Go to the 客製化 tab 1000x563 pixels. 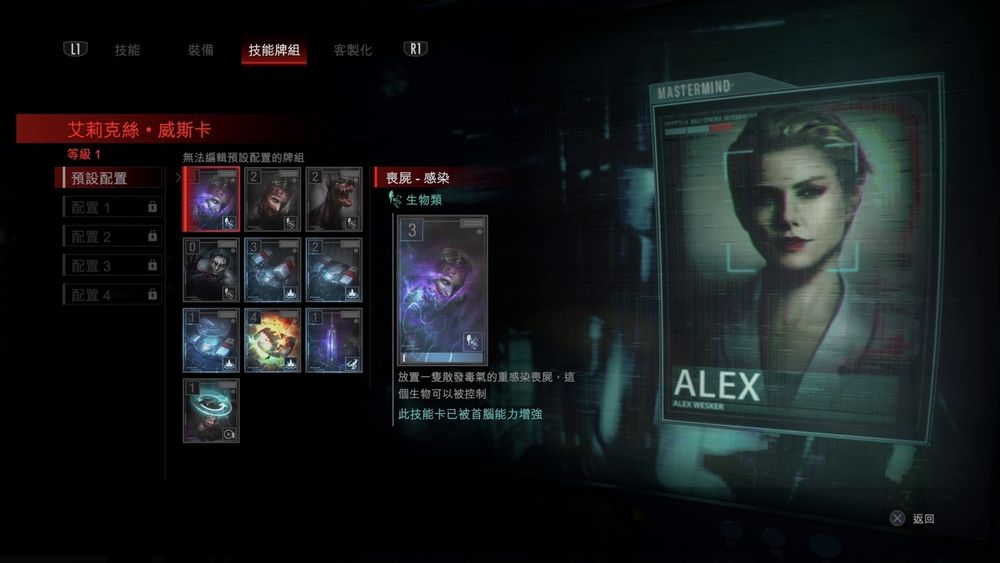coord(352,50)
